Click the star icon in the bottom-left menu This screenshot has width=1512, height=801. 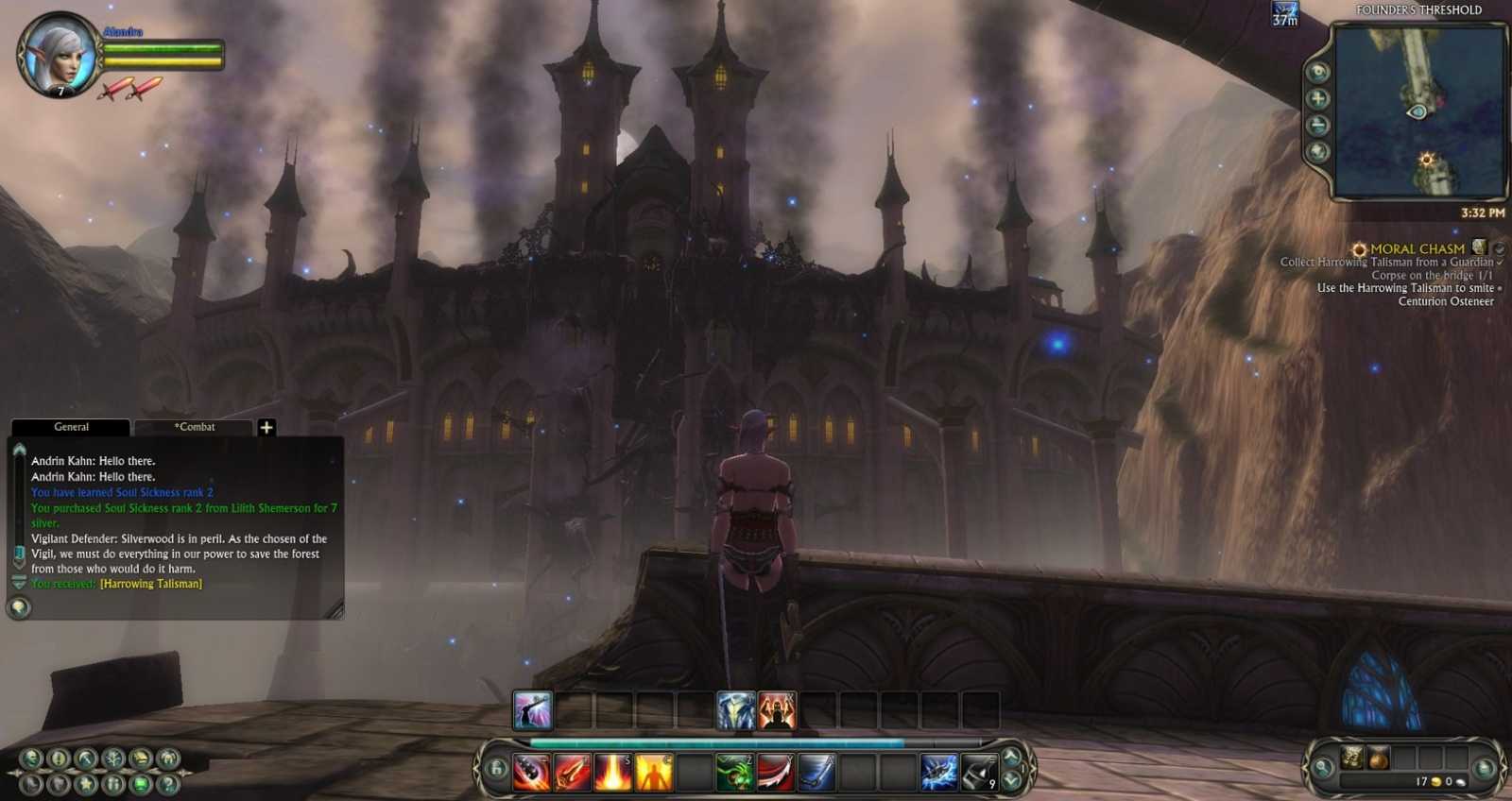(x=85, y=785)
